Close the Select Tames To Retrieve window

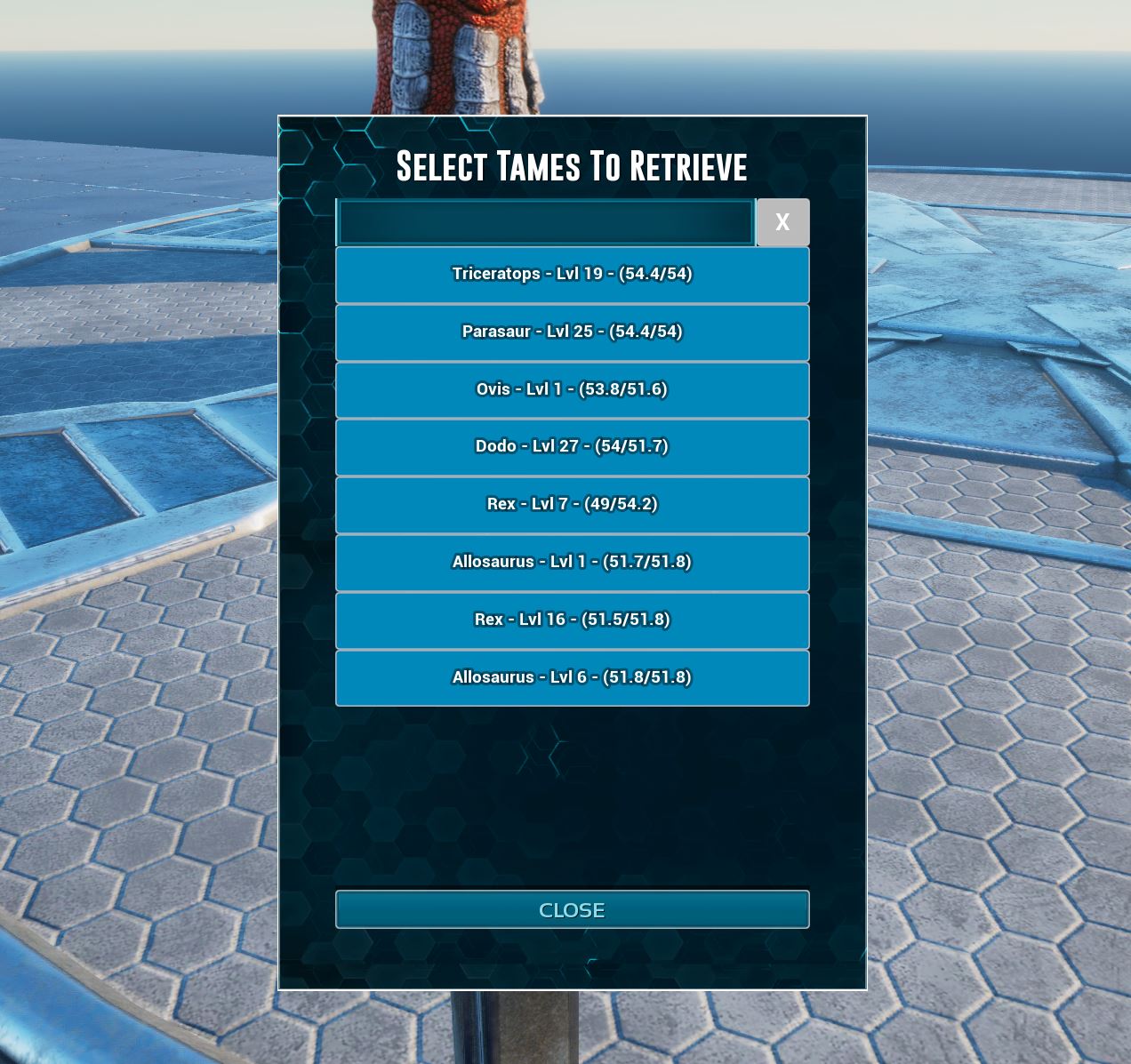click(x=572, y=909)
